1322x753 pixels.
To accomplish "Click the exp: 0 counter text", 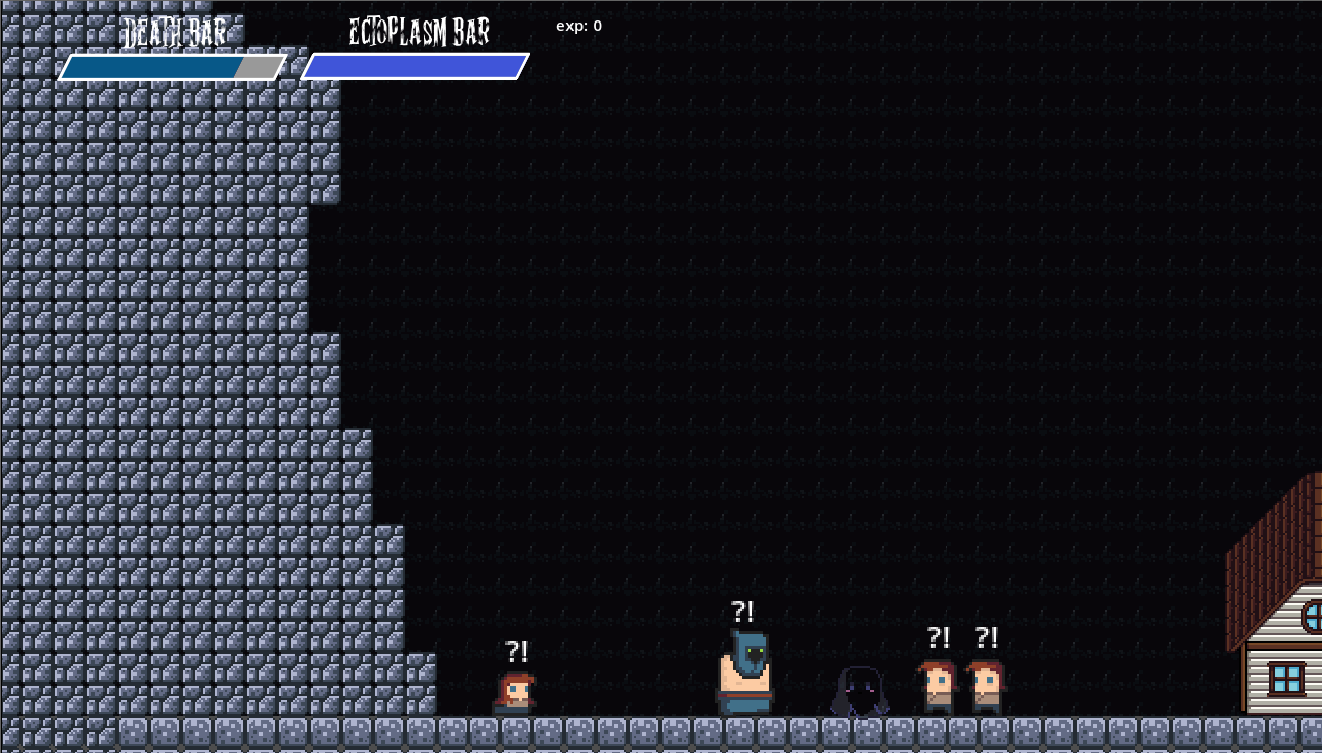I will point(578,27).
